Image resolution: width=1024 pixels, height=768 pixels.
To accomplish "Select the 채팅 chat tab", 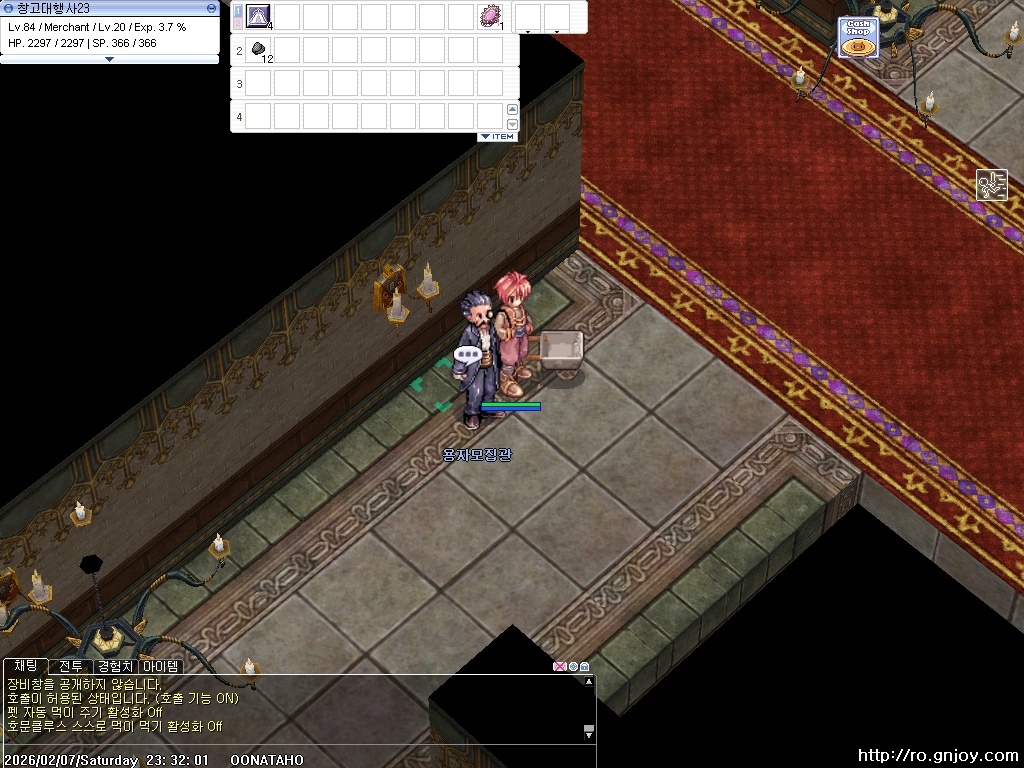I will [26, 666].
